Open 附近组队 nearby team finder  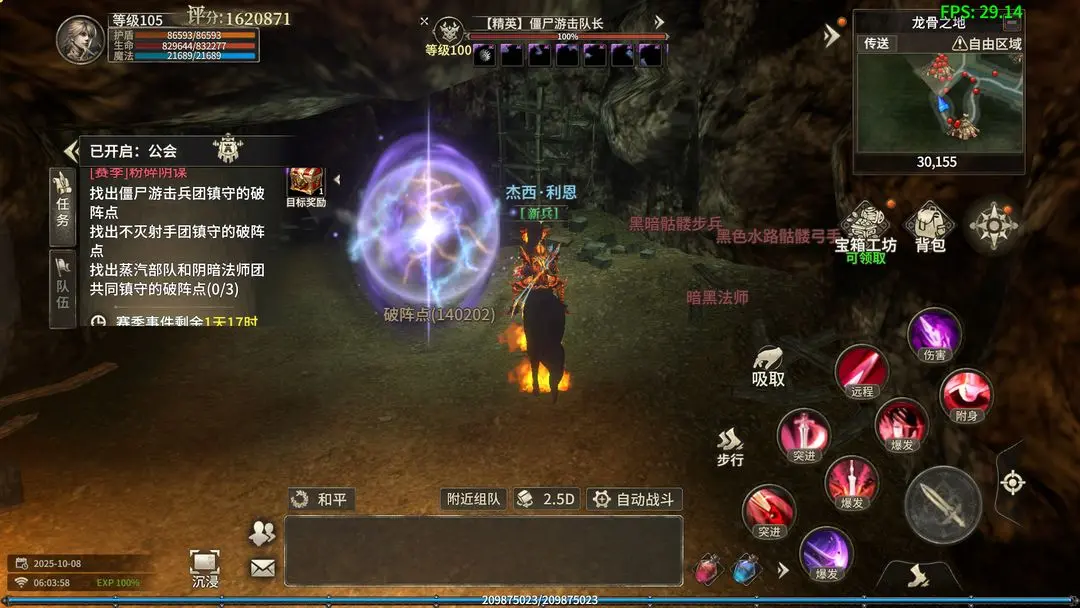click(x=474, y=499)
